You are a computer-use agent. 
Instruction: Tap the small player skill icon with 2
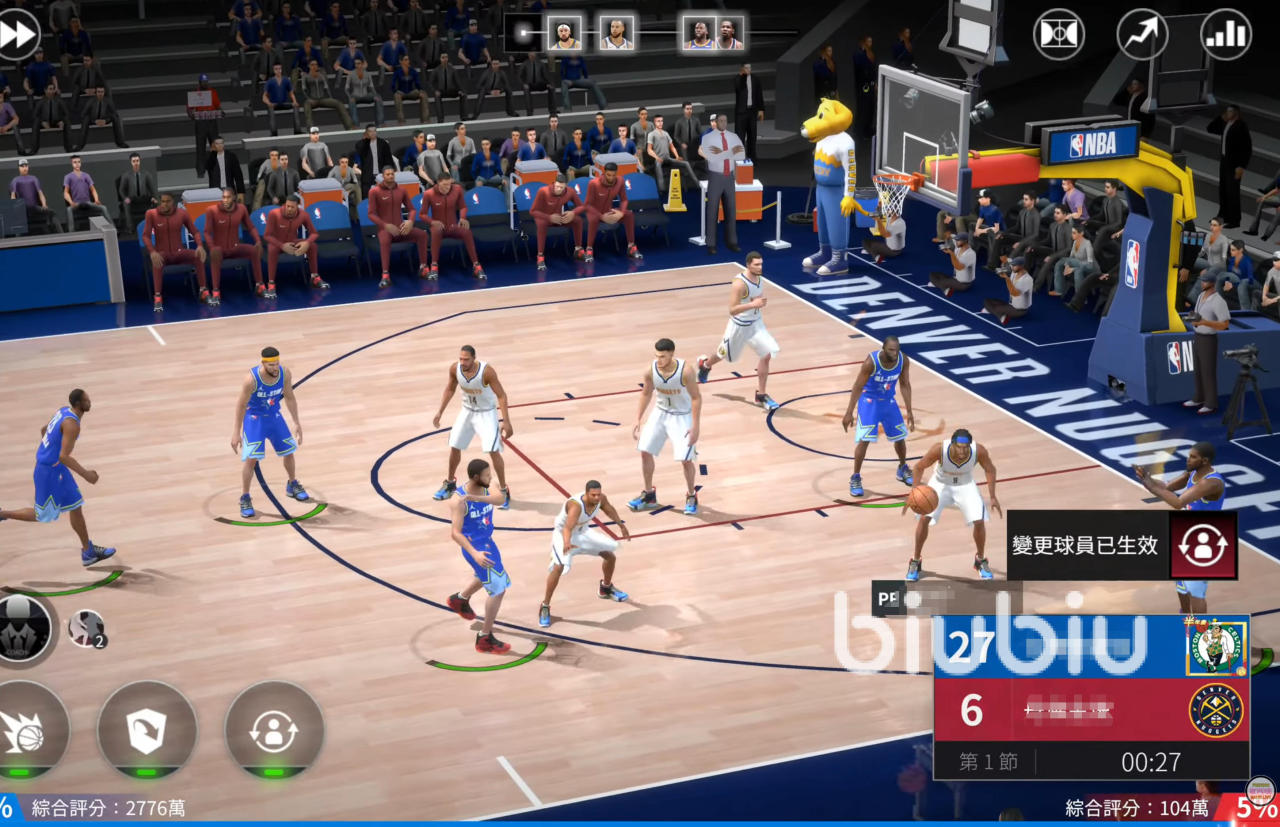point(87,629)
